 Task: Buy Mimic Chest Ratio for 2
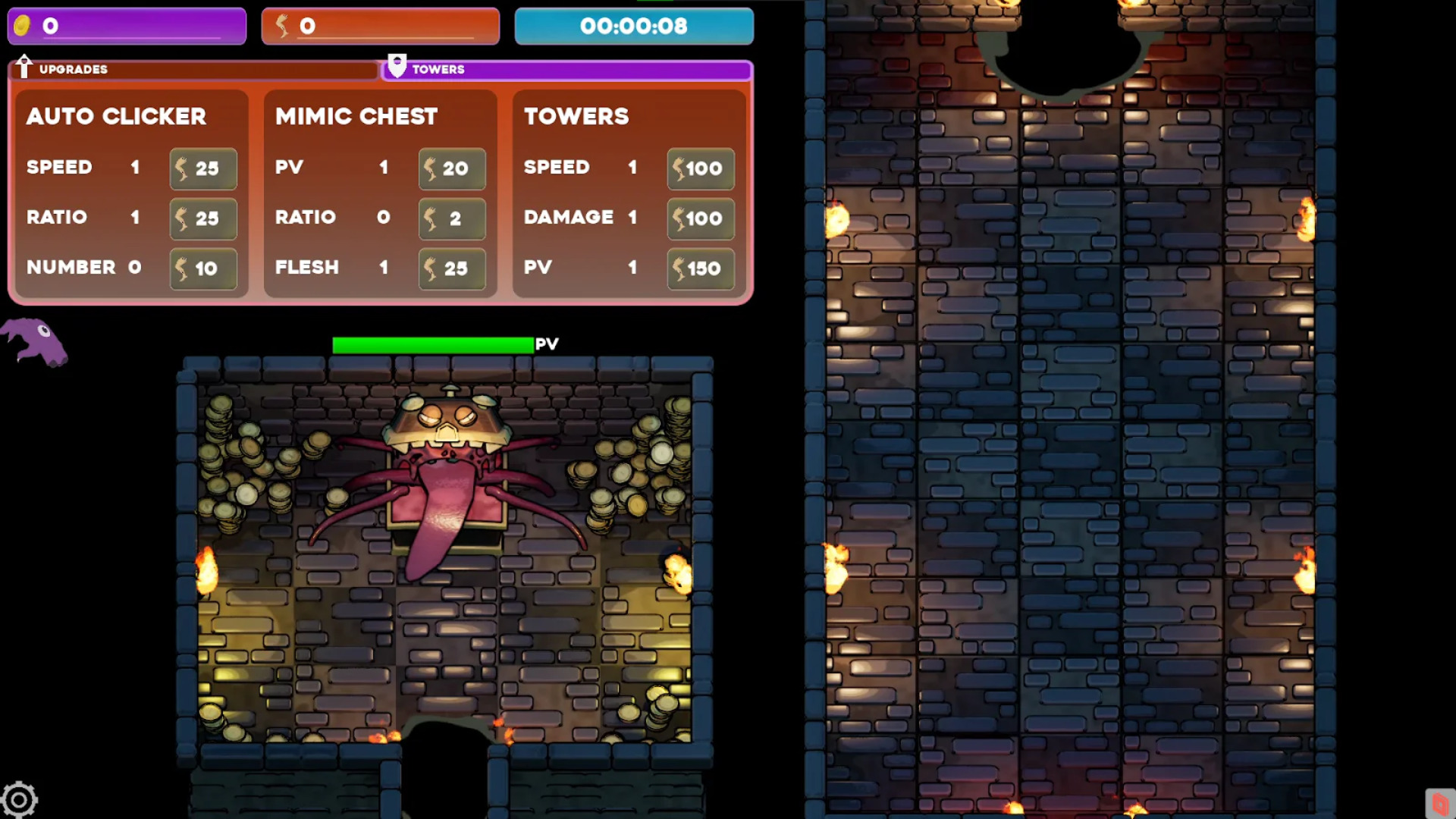coord(452,218)
